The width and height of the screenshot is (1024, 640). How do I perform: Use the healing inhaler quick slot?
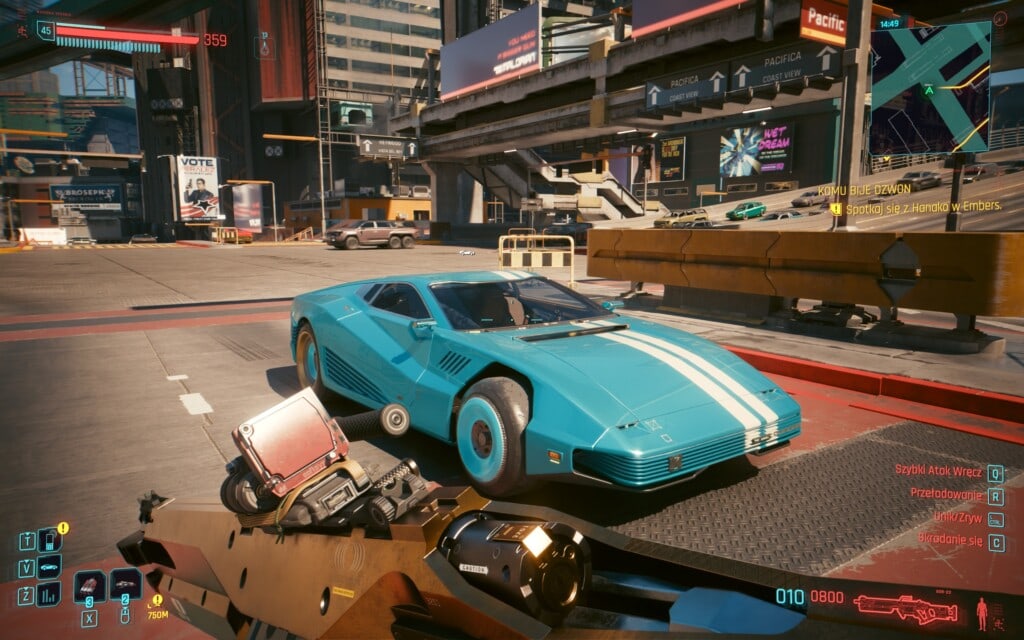(89, 586)
